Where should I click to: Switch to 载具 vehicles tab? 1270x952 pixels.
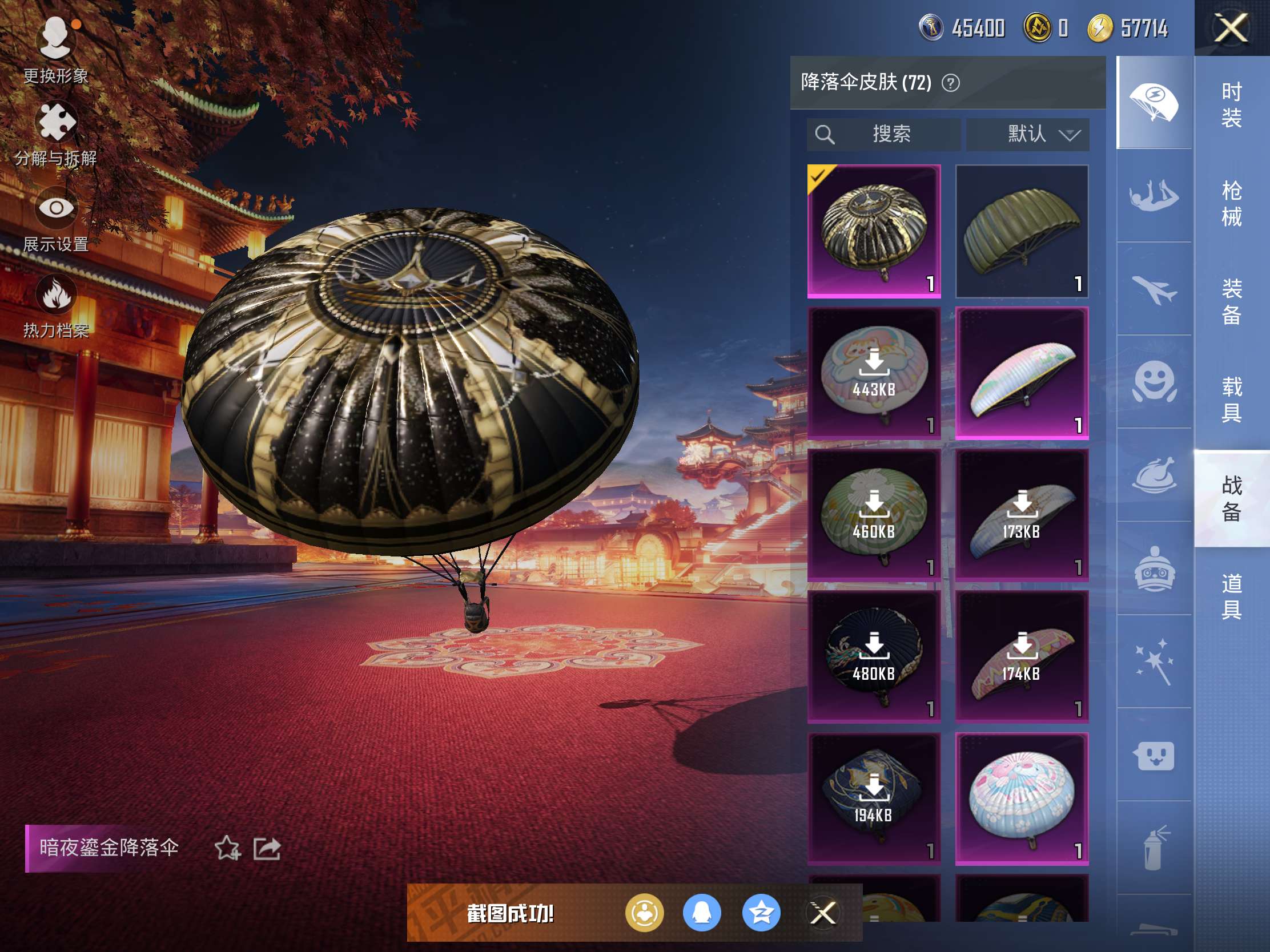tap(1231, 400)
